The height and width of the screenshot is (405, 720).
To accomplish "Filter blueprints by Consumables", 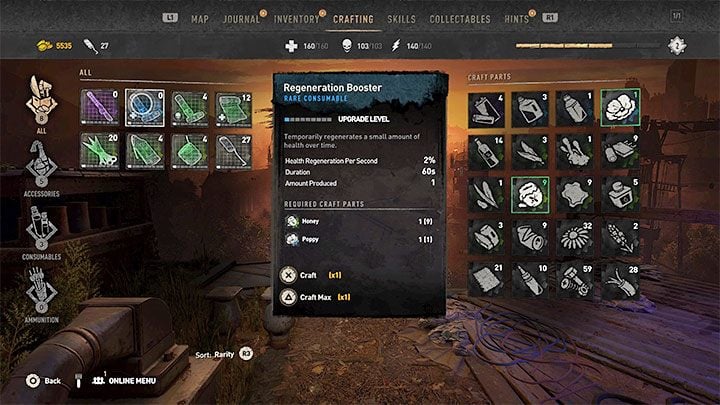I will 41,228.
